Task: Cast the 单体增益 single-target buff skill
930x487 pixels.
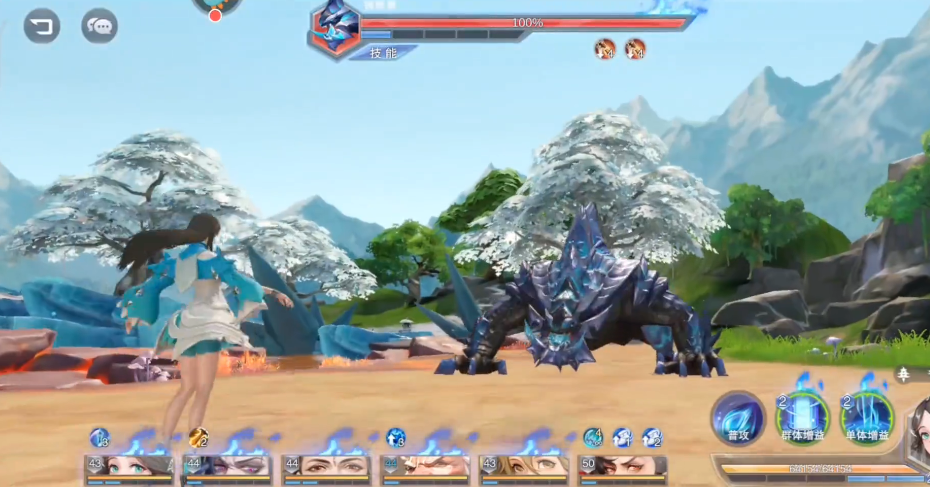Action: (x=866, y=418)
